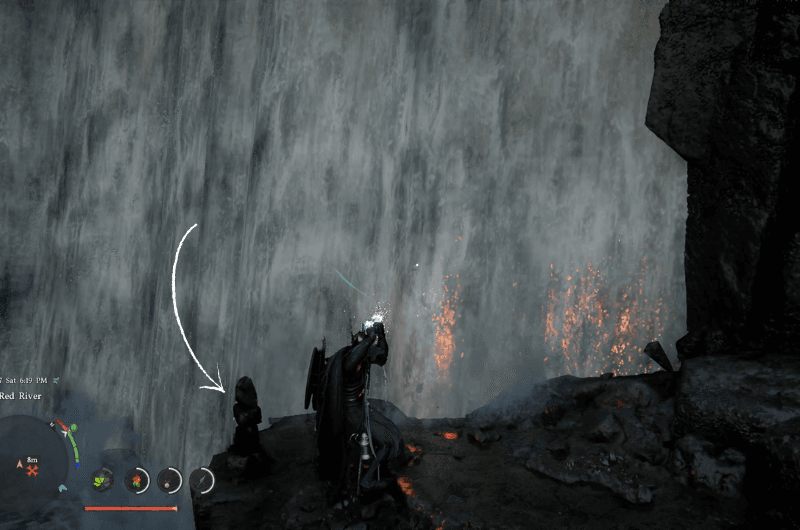Use the red flower item slot
Screen dimensions: 800x530
[x=136, y=481]
